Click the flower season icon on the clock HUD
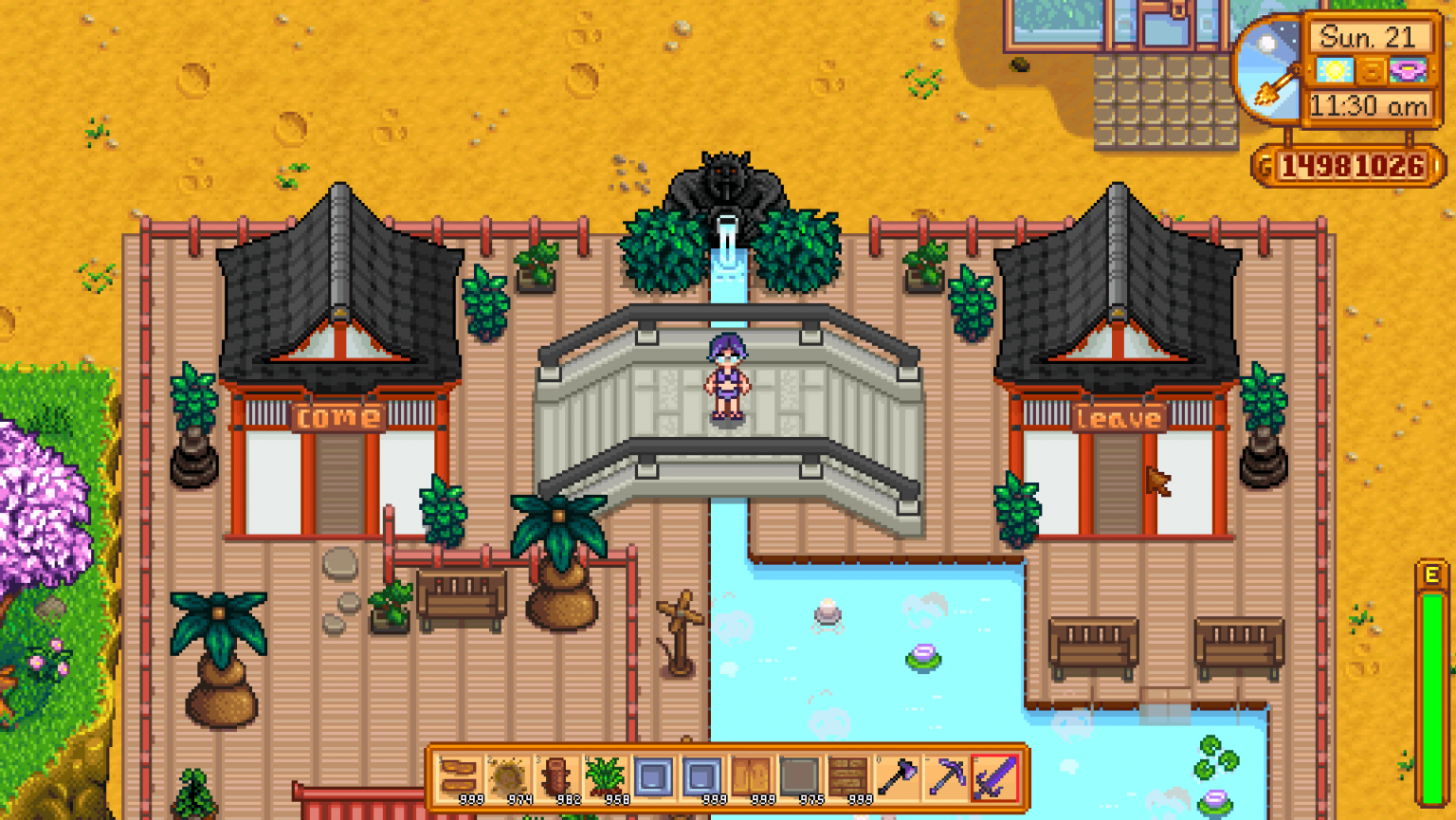 (x=1410, y=70)
